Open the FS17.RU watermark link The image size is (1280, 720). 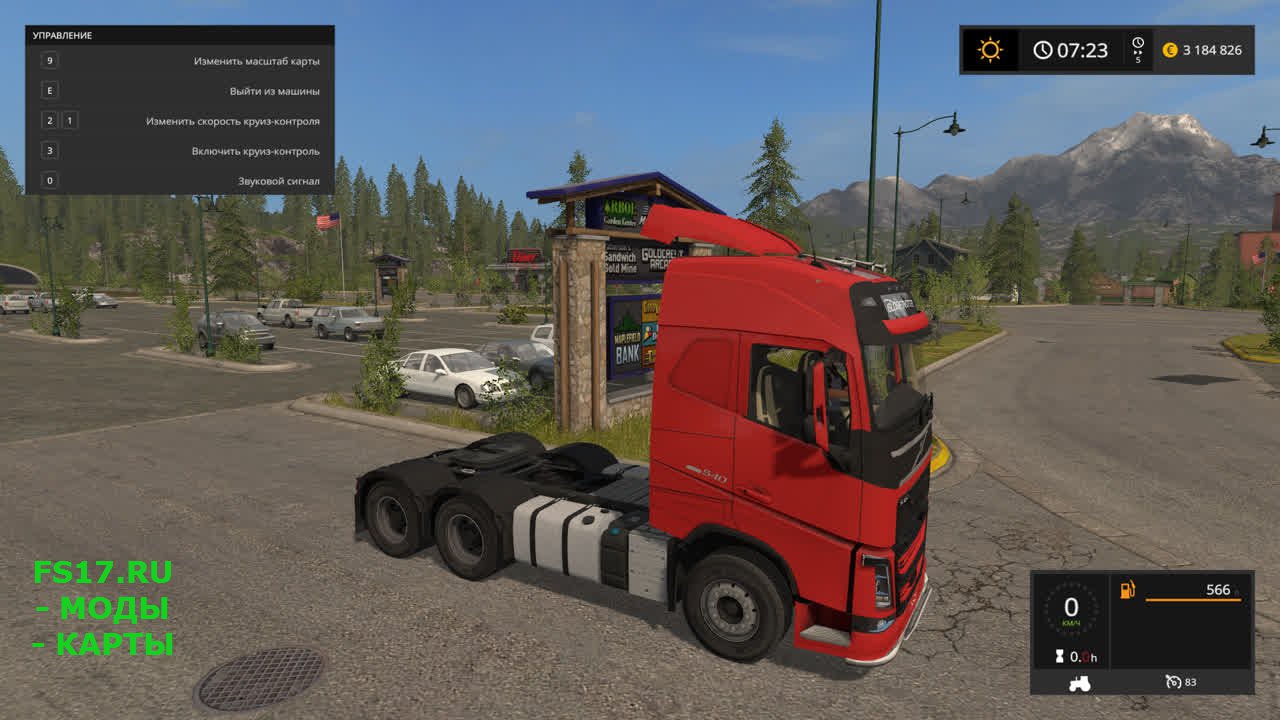102,572
